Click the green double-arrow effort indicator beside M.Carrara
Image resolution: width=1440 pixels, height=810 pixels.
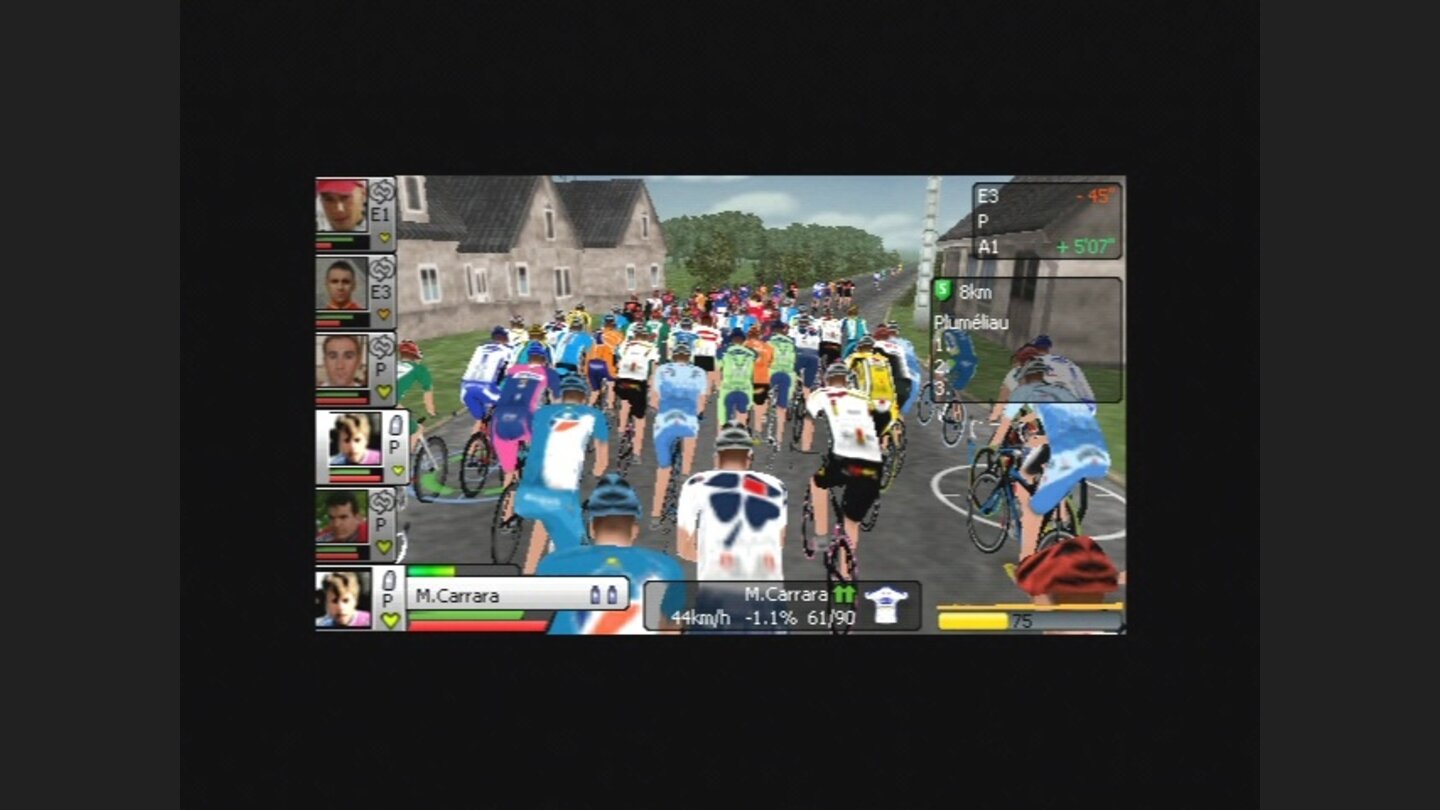point(843,592)
